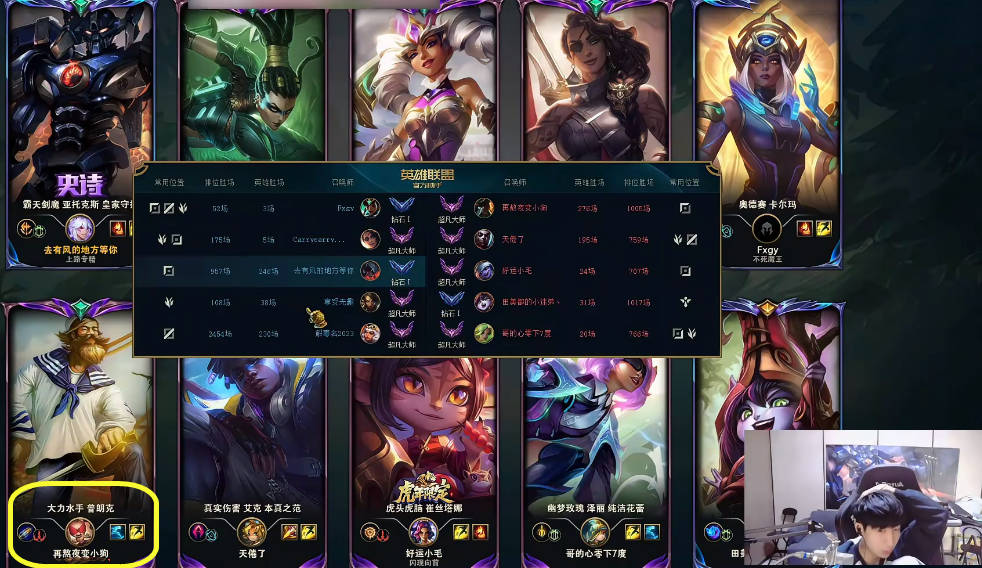Select the Zeri player card

coord(596,440)
